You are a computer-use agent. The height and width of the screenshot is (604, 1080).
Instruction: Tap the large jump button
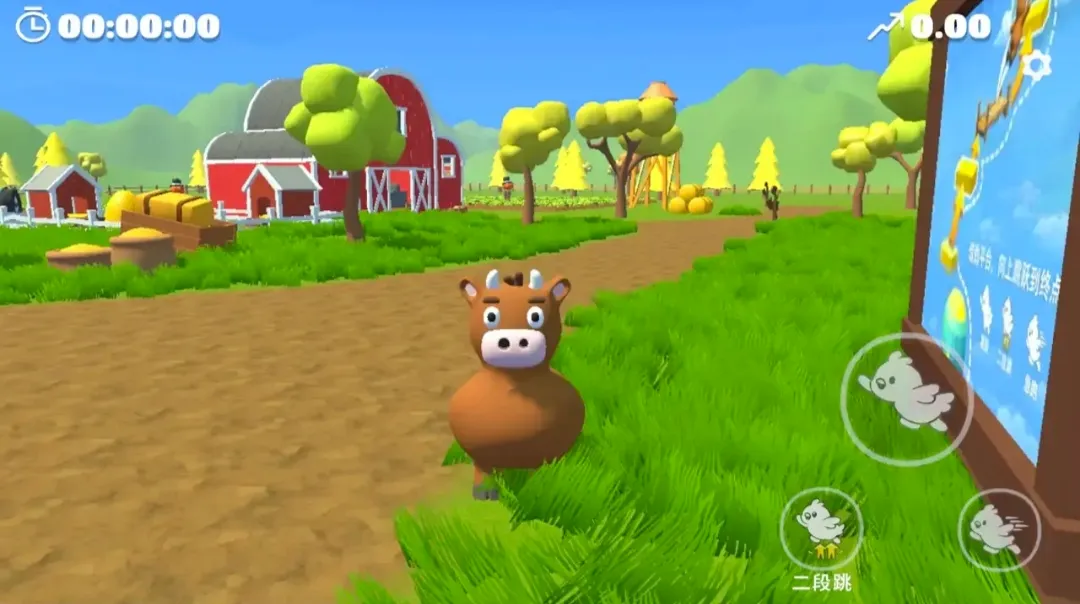point(907,398)
